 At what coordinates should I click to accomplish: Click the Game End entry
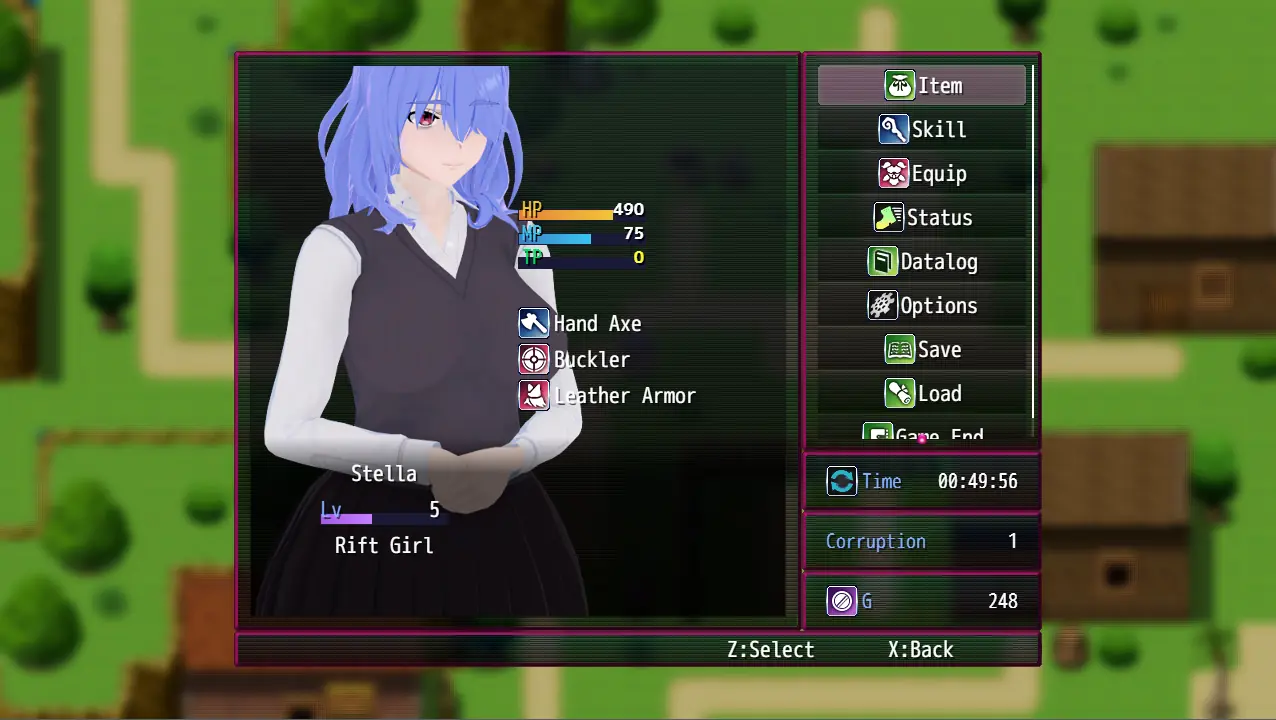(922, 435)
